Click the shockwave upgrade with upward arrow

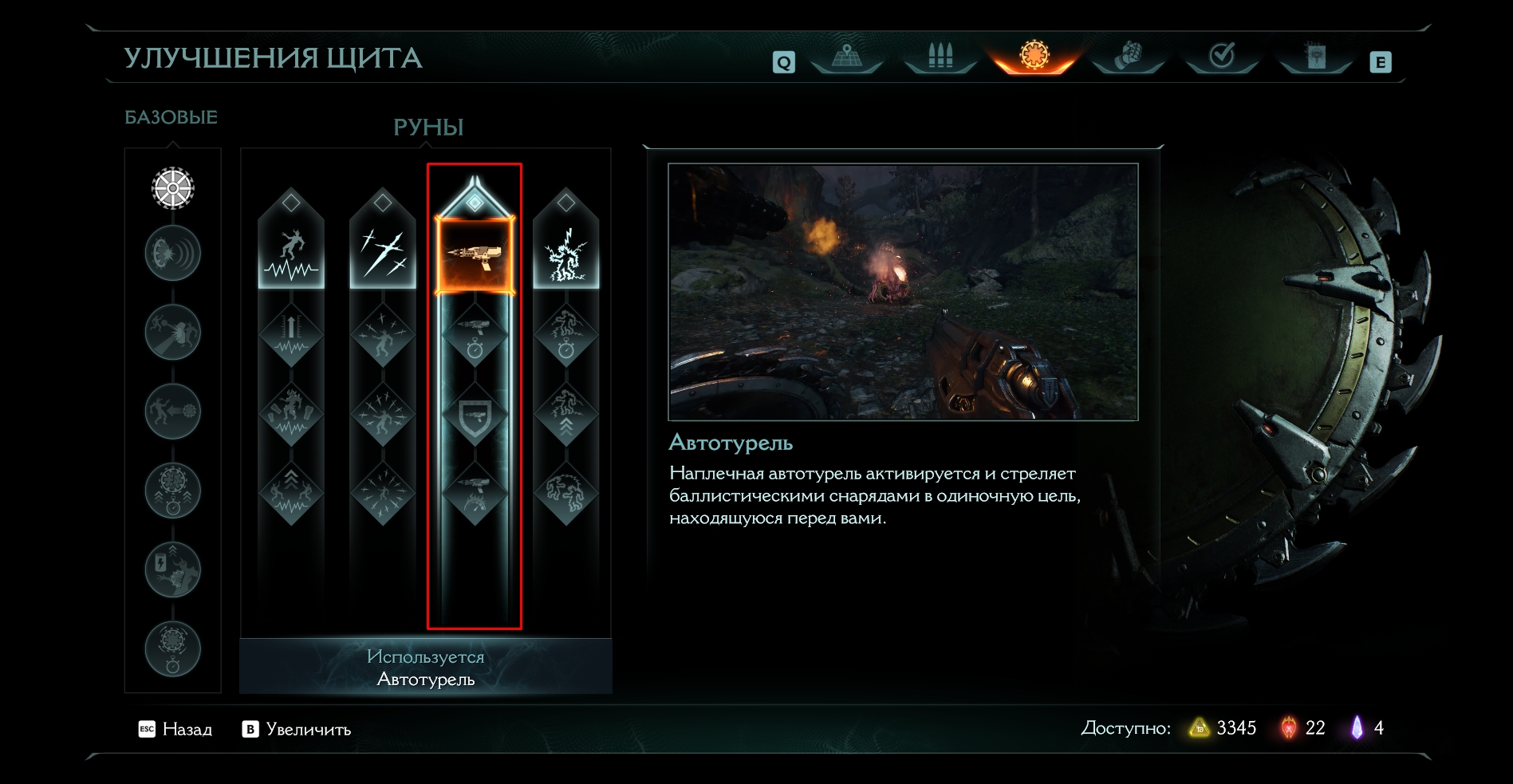click(x=291, y=335)
